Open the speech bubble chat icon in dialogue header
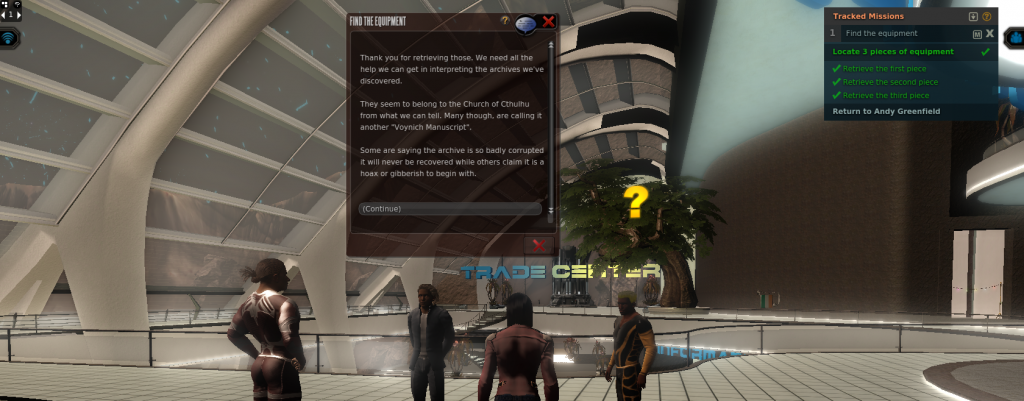Viewport: 1024px width, 401px height. [527, 23]
